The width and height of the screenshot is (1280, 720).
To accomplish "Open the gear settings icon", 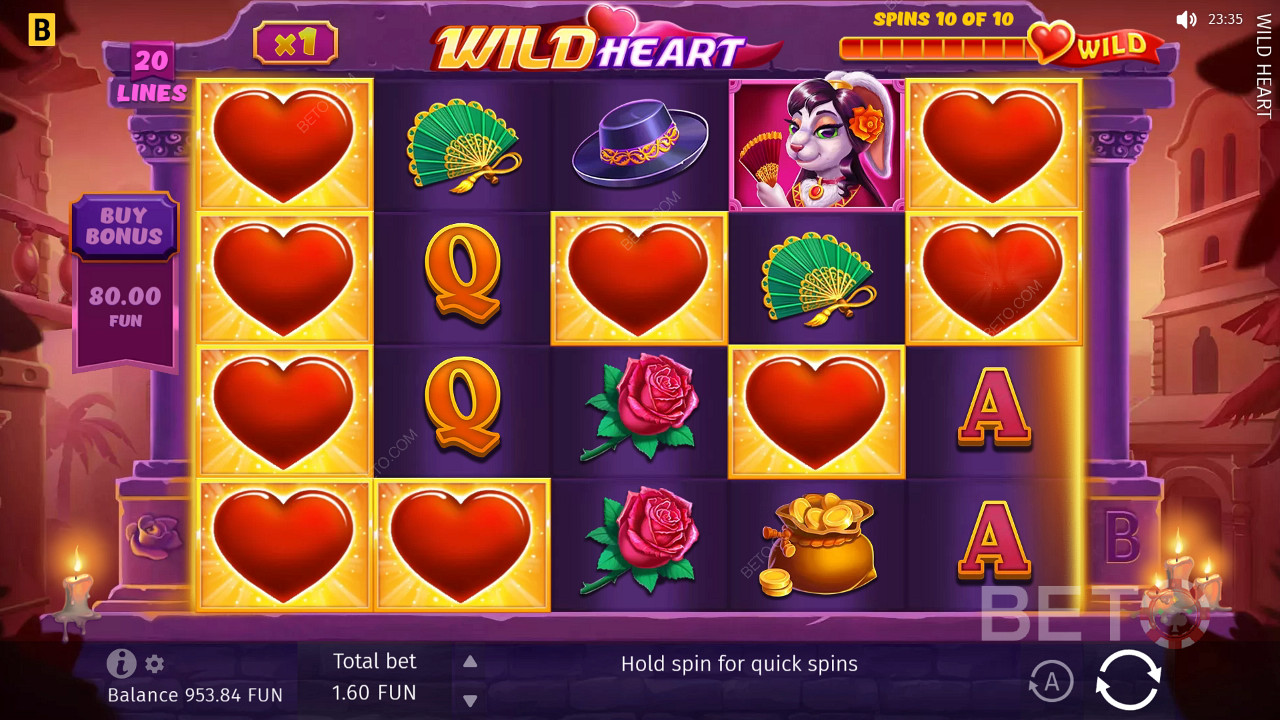I will 154,663.
